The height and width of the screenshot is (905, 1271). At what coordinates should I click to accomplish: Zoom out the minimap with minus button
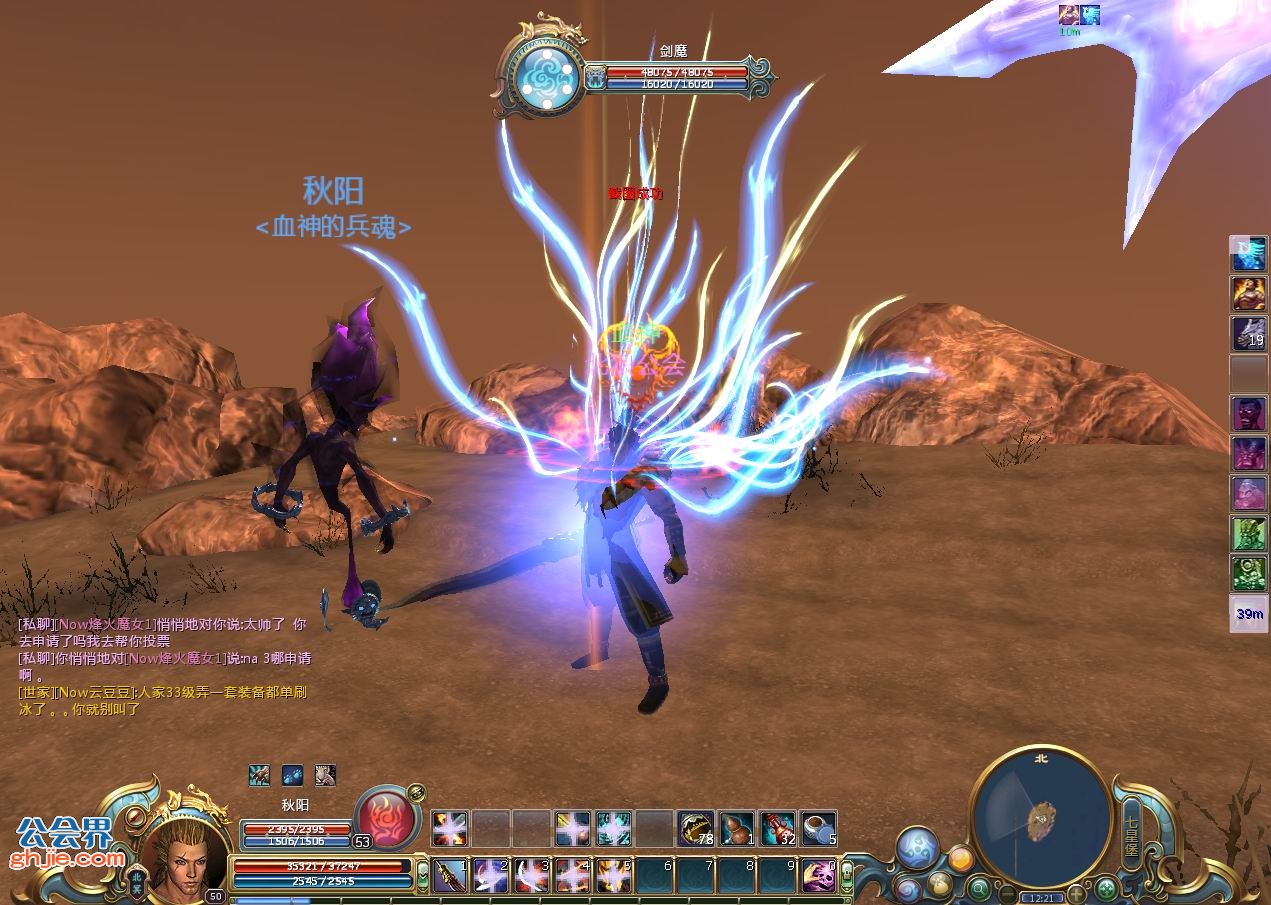(1008, 892)
